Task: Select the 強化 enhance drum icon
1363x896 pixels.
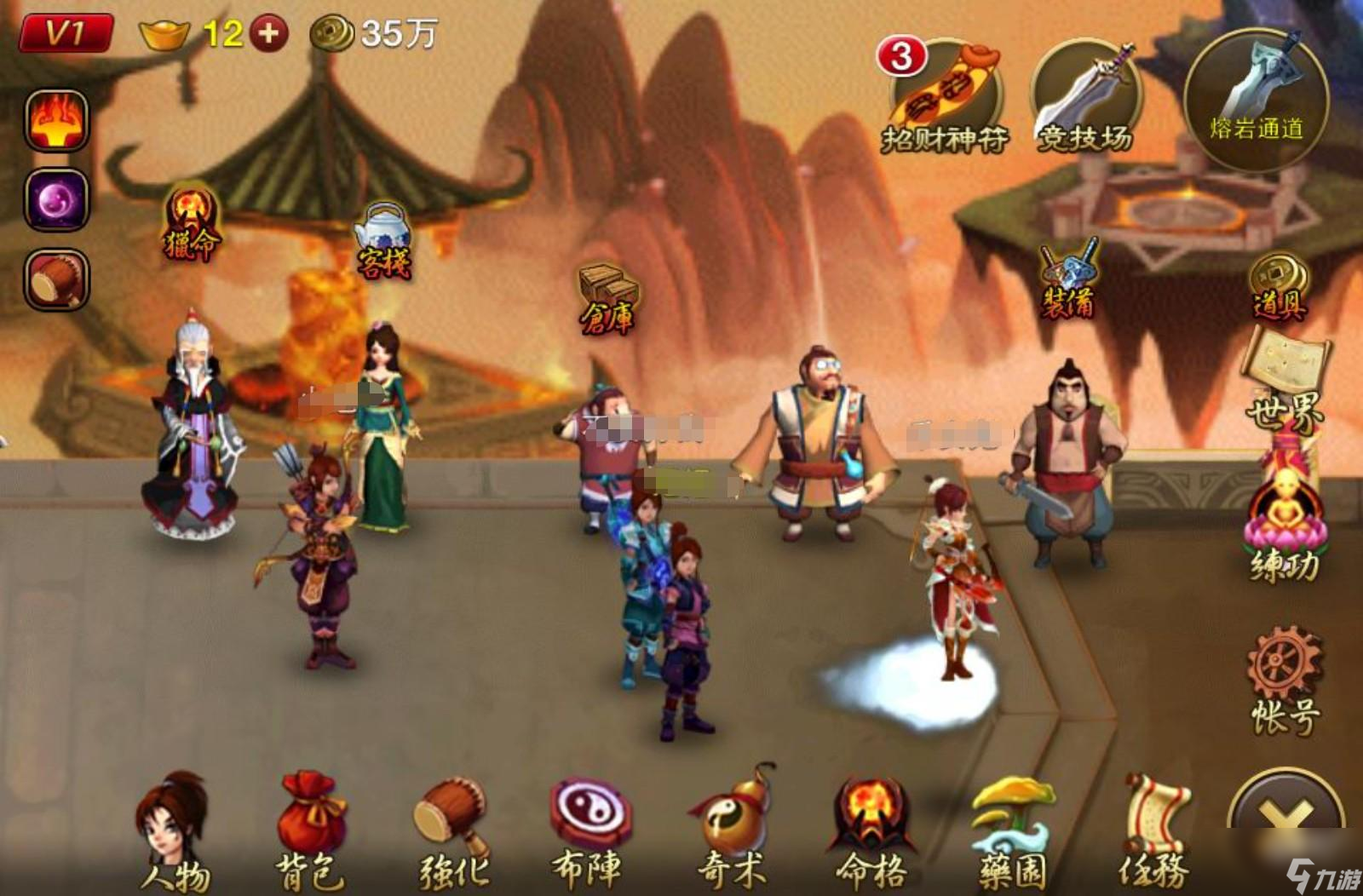Action: (x=452, y=830)
